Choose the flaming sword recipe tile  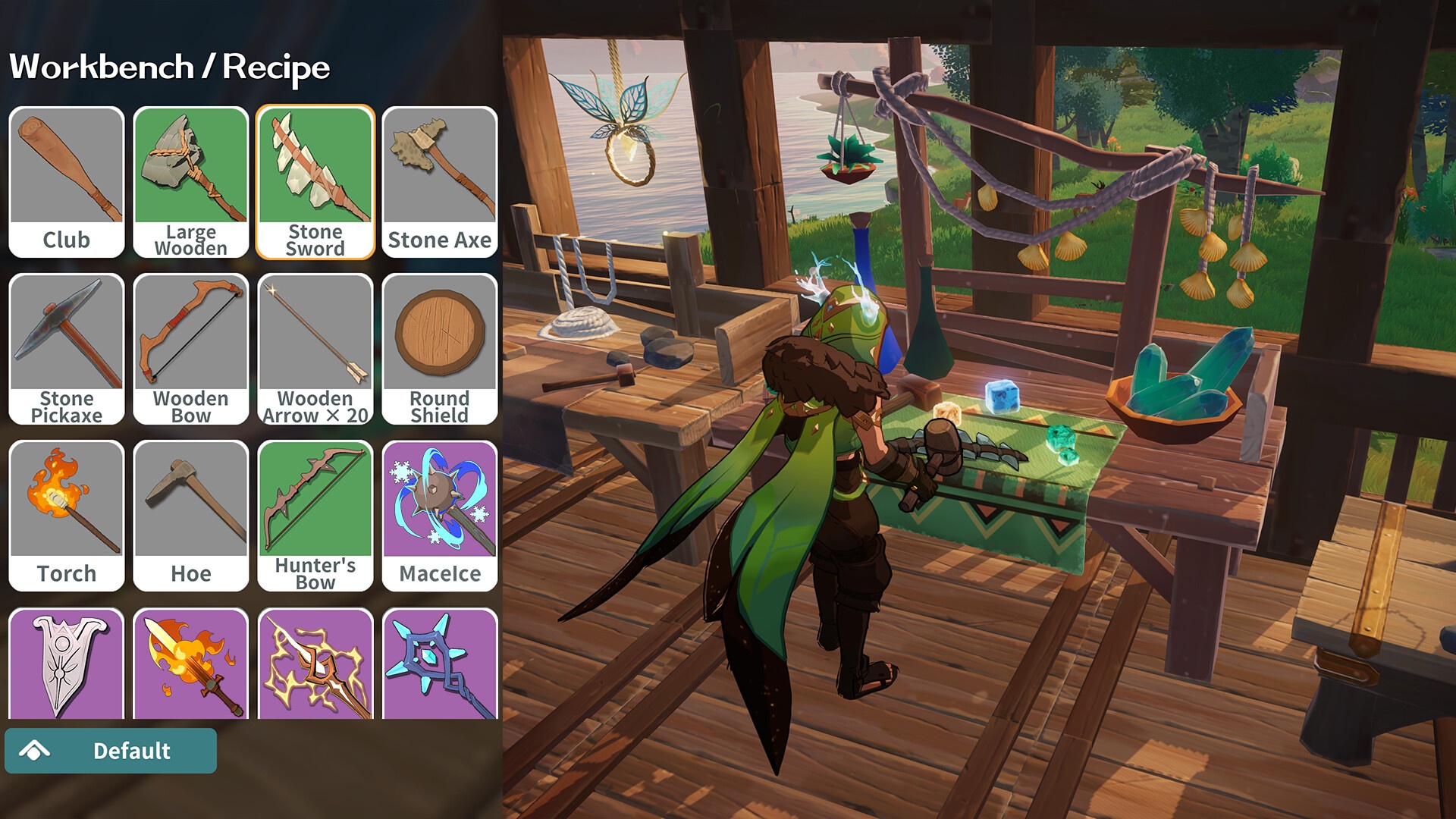pos(191,664)
